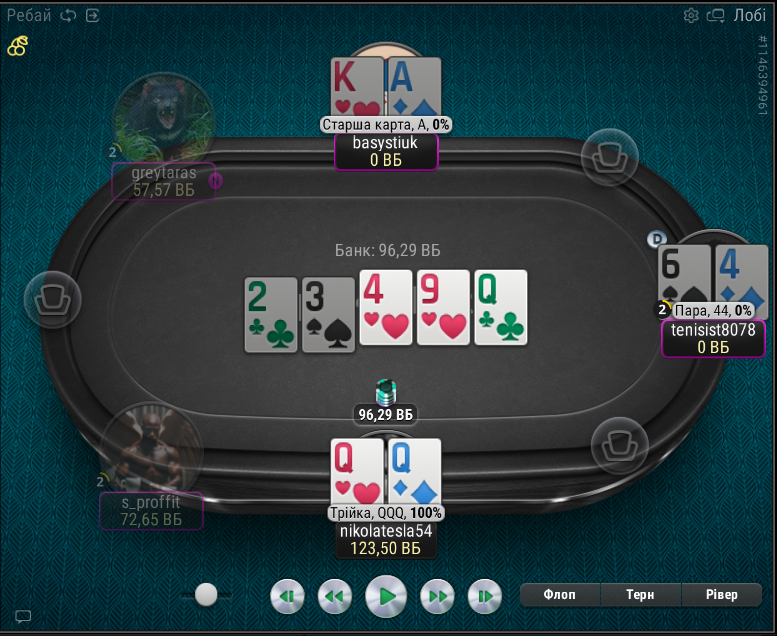Click the circular arrows icon beside Ребай

tap(68, 15)
